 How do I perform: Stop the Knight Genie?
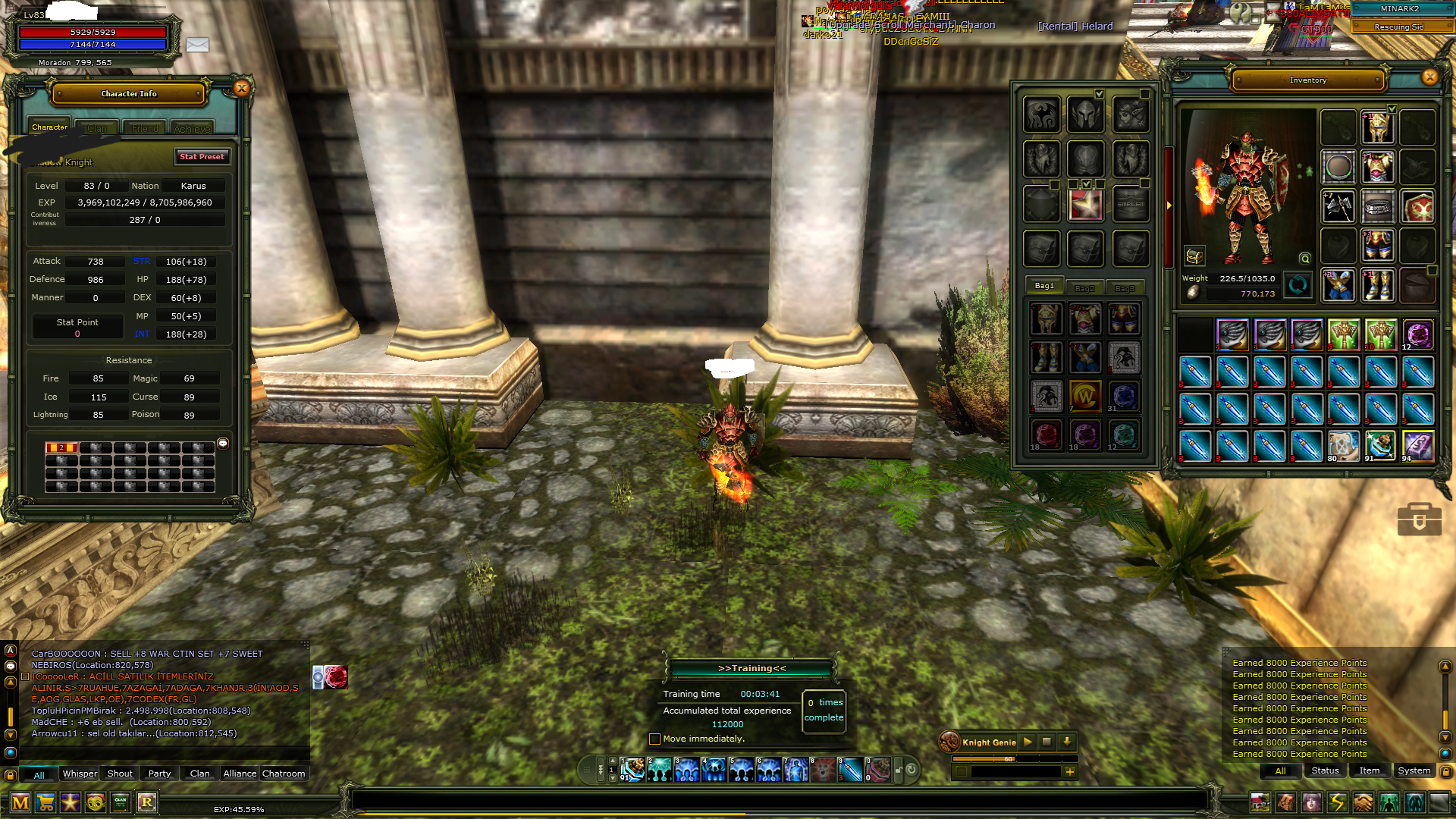(1046, 742)
